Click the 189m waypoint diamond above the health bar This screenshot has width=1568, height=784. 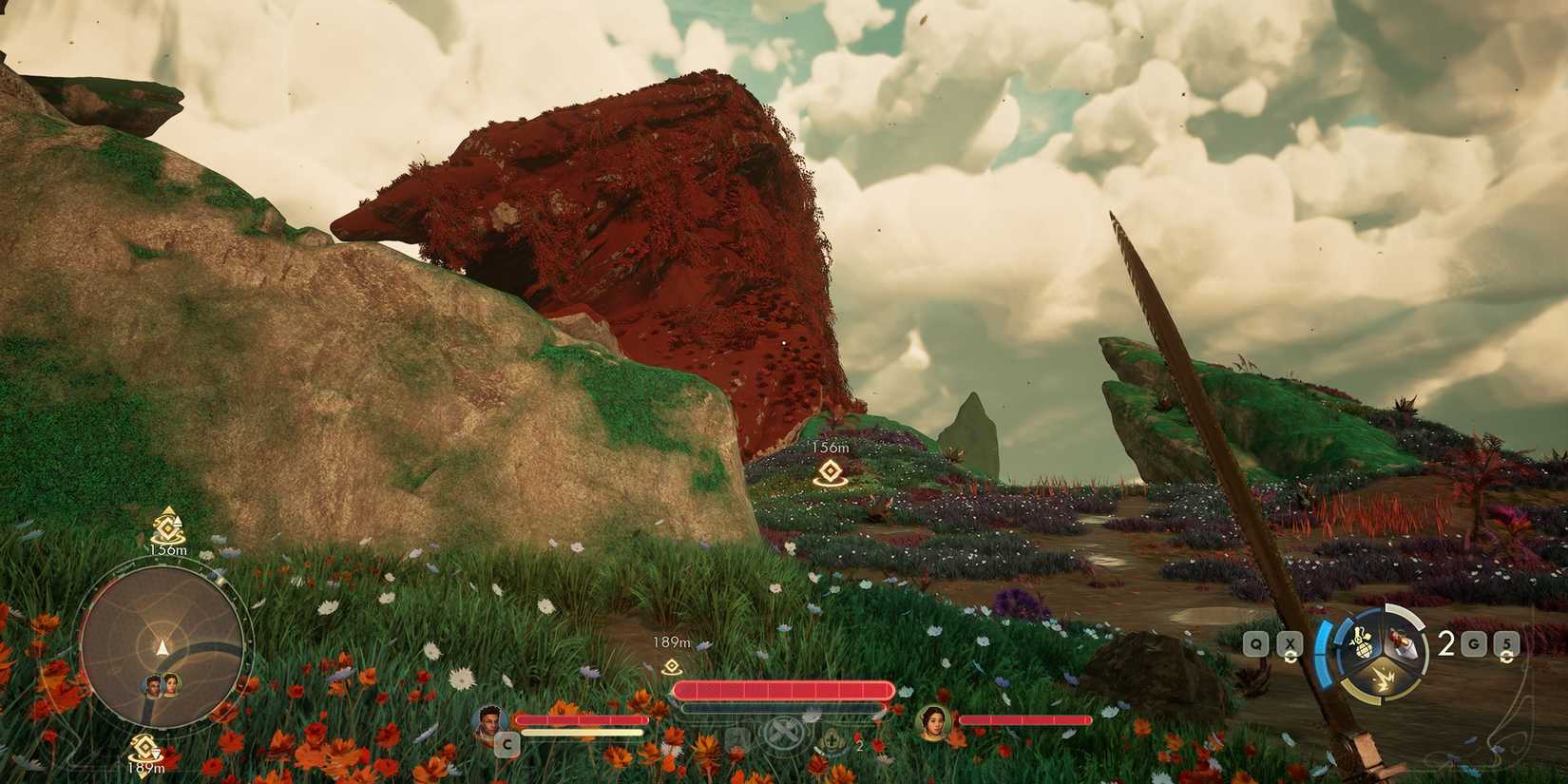pos(673,666)
